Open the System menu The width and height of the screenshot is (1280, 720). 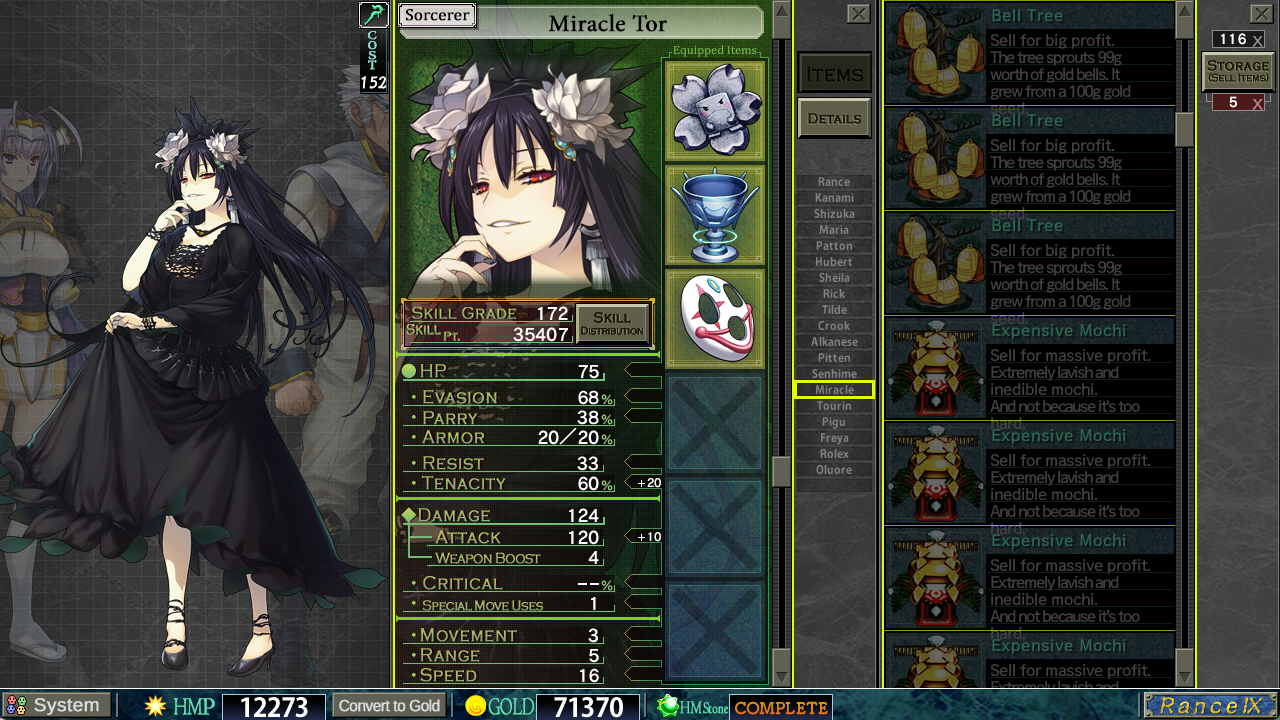pyautogui.click(x=56, y=706)
